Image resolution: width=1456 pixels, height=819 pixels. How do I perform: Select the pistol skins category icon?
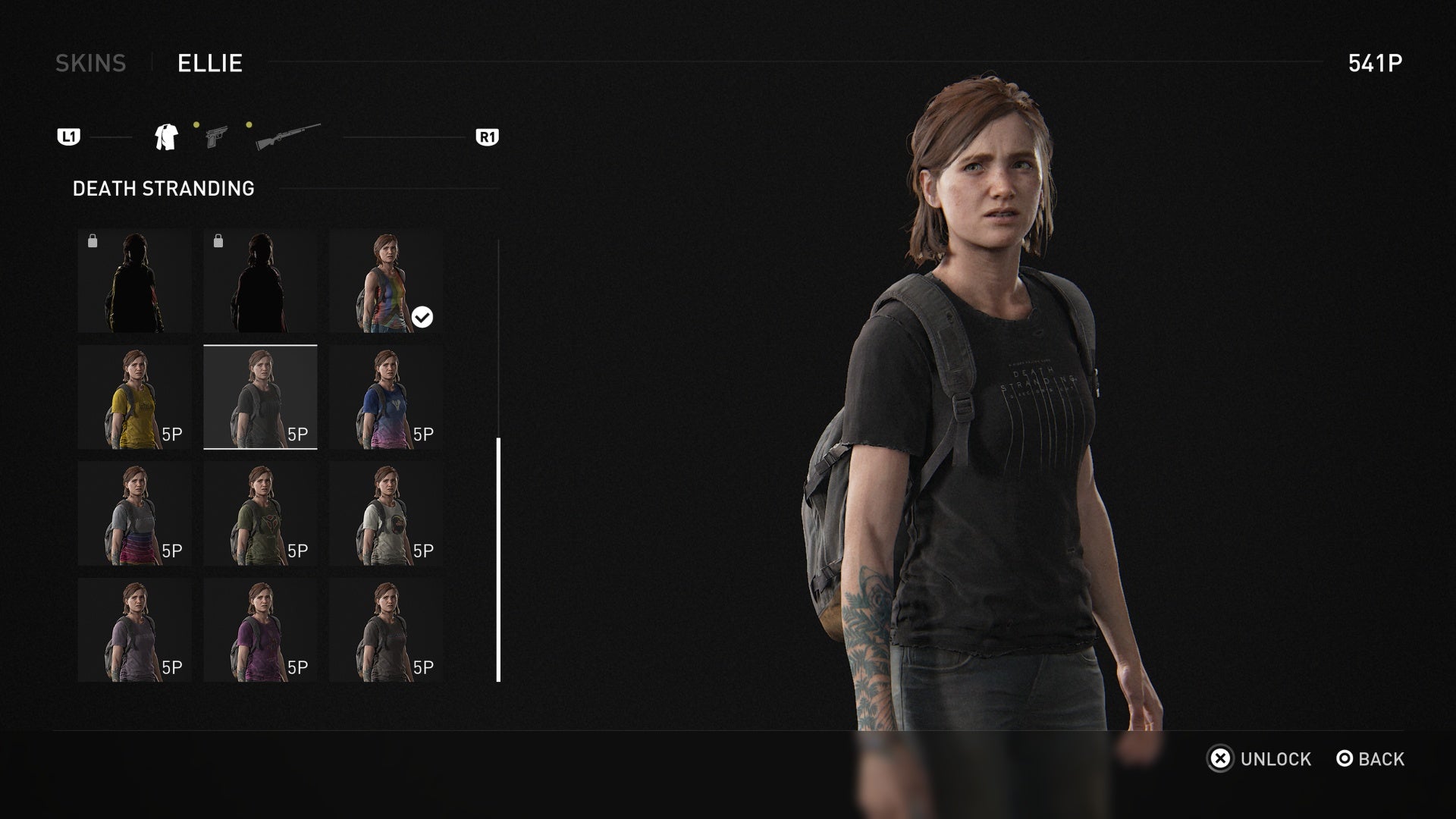pyautogui.click(x=216, y=136)
